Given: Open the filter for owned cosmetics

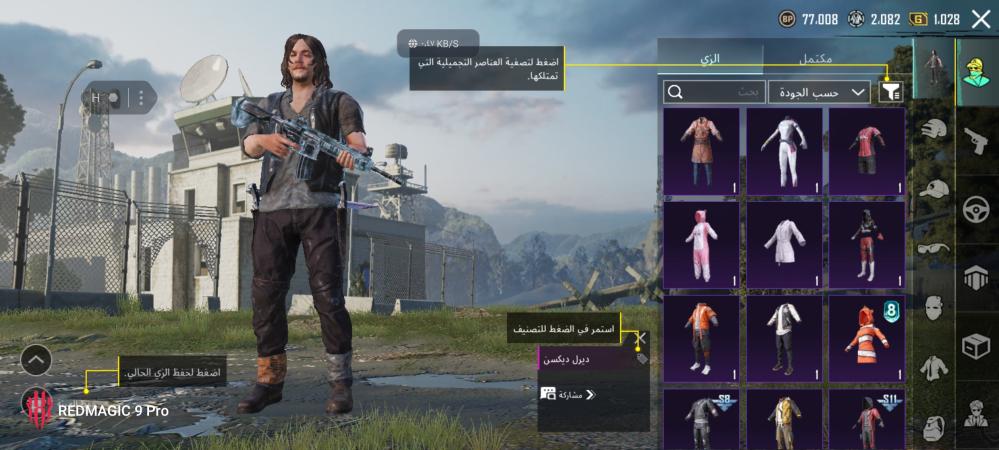Looking at the screenshot, I should [x=890, y=92].
